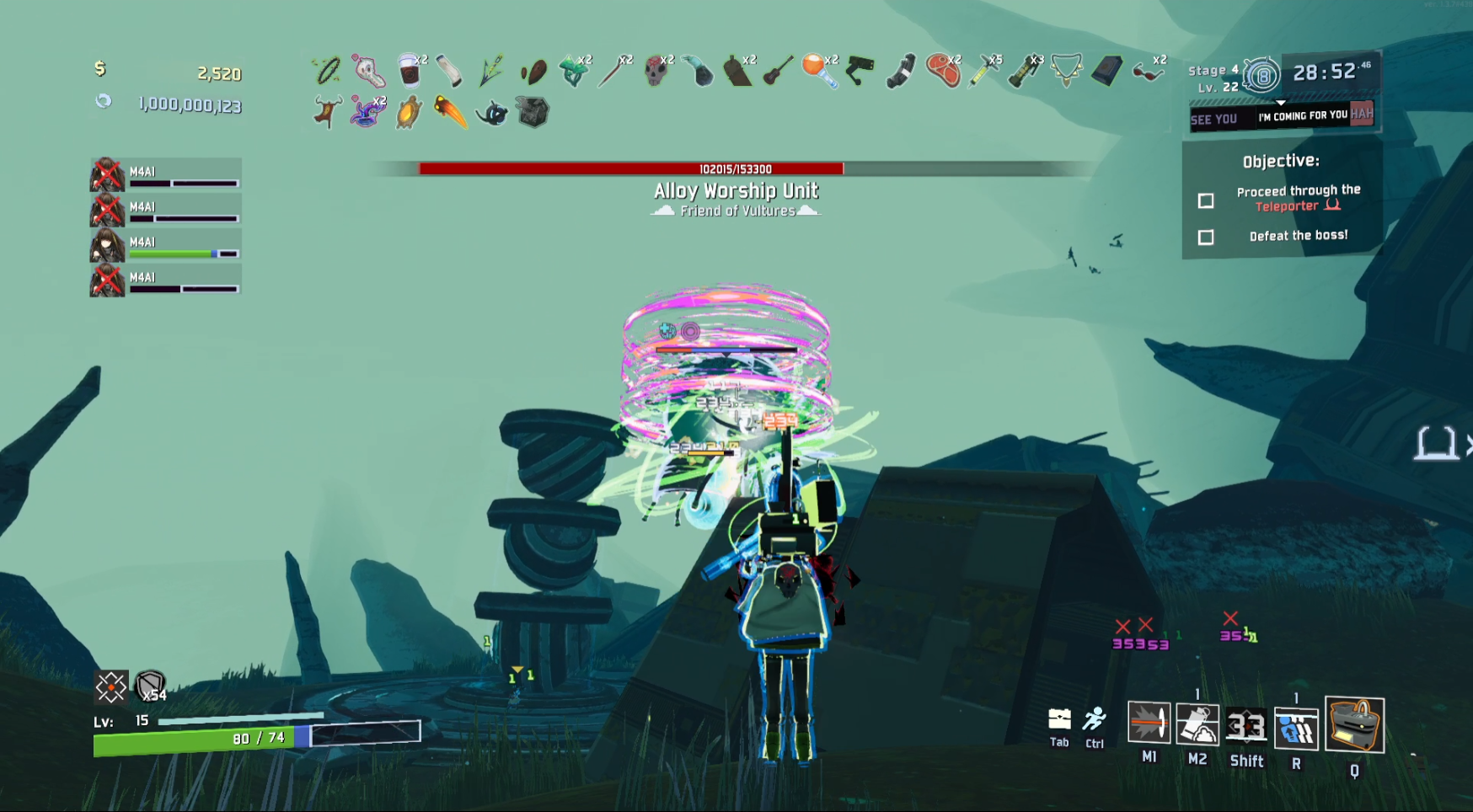Select the living M4A1 ally portrait

(107, 245)
